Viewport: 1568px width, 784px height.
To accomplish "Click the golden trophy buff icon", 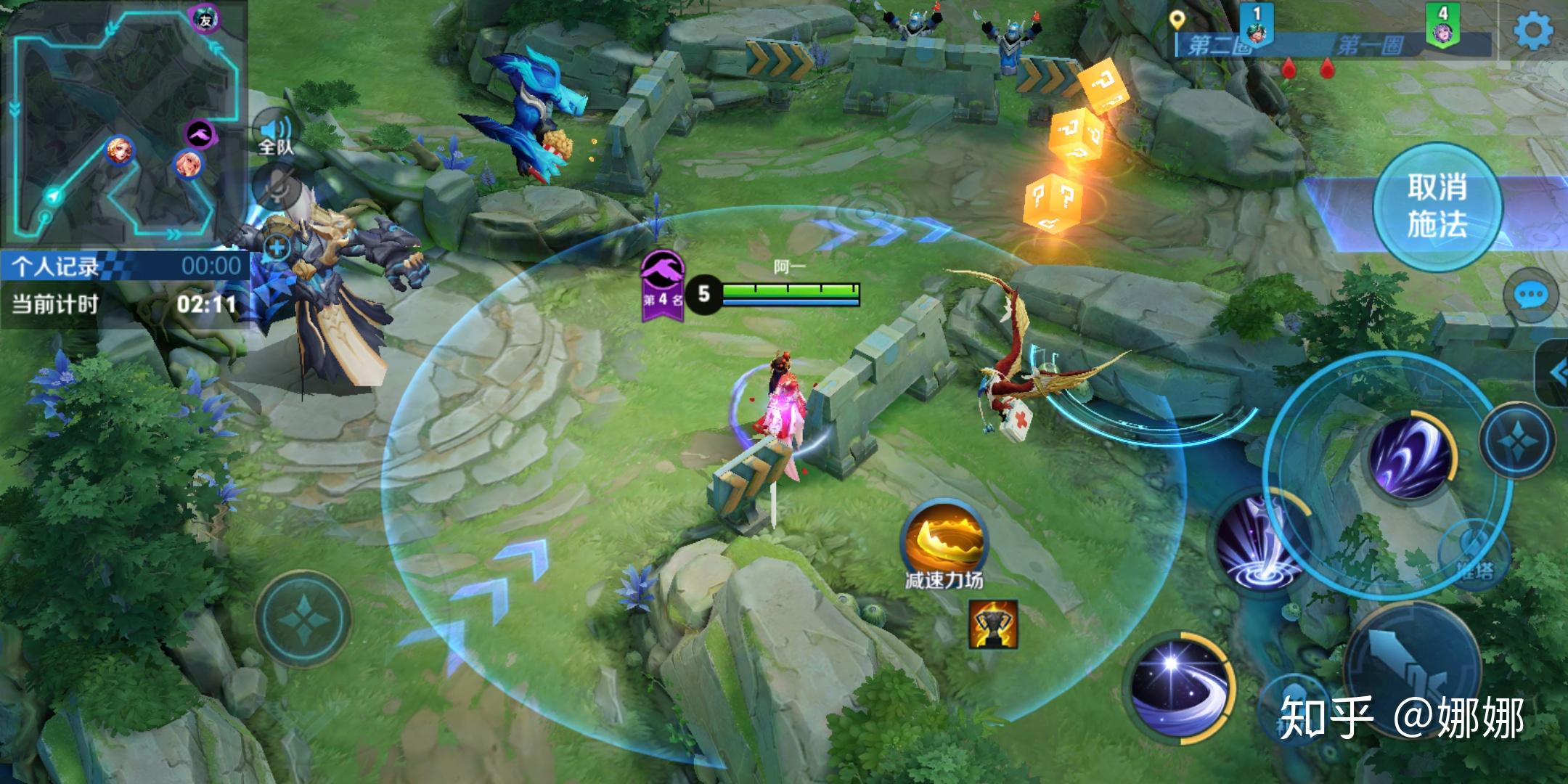I will click(993, 624).
